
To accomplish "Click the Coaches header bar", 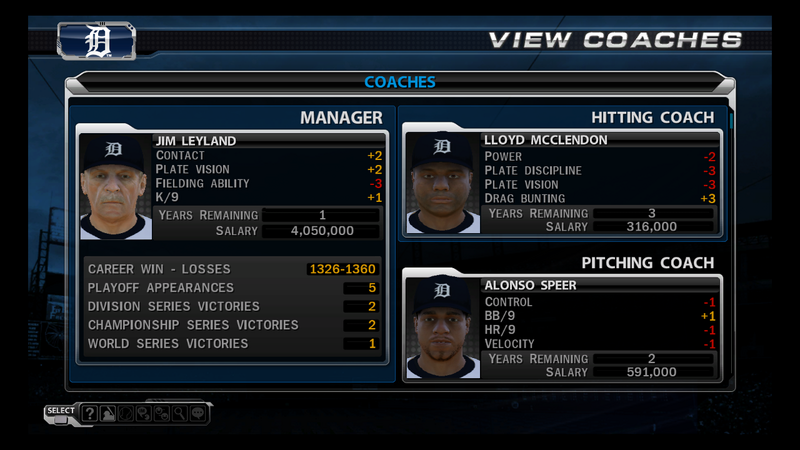I will click(400, 82).
